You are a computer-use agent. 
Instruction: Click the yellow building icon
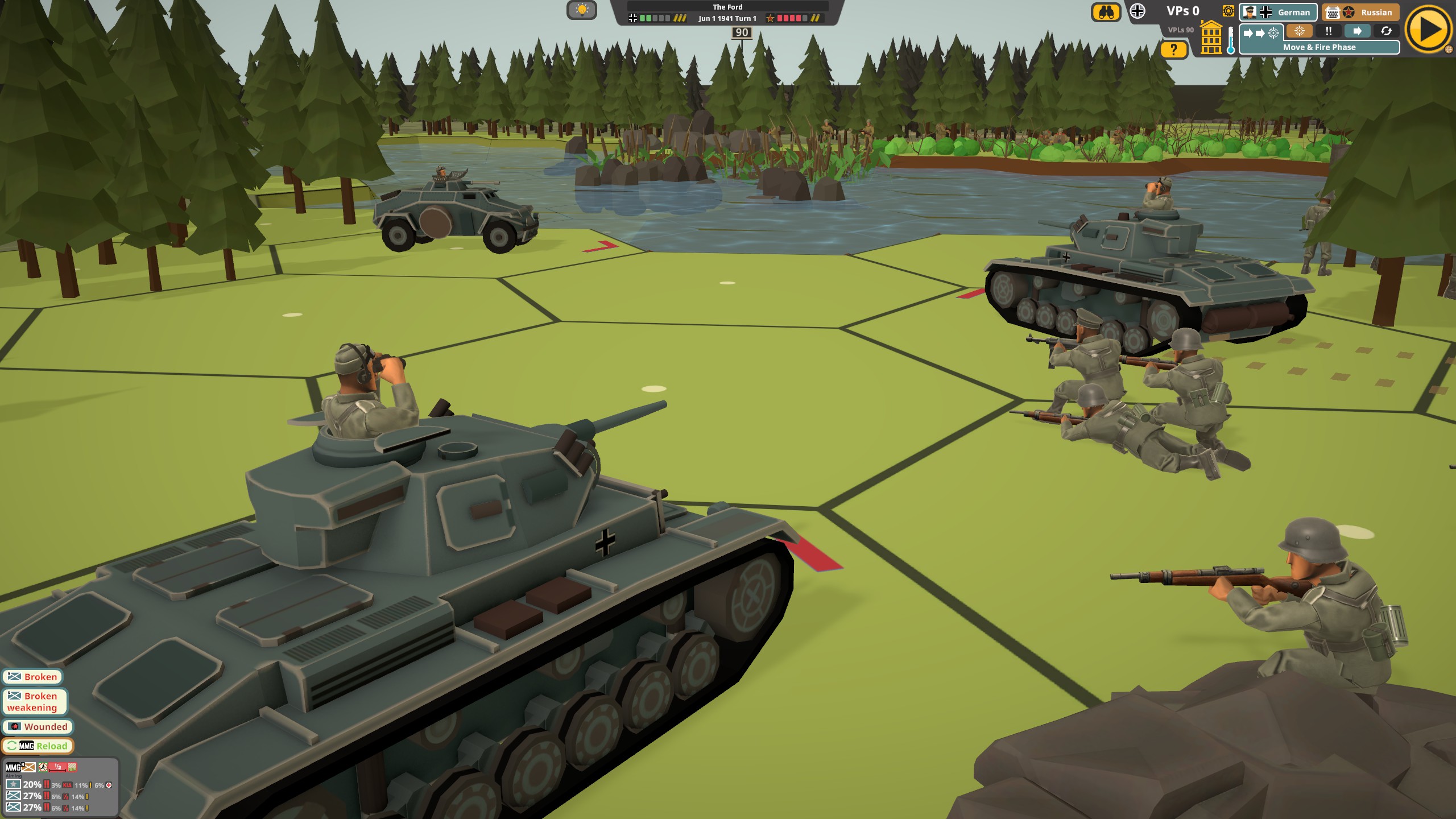[x=1211, y=38]
